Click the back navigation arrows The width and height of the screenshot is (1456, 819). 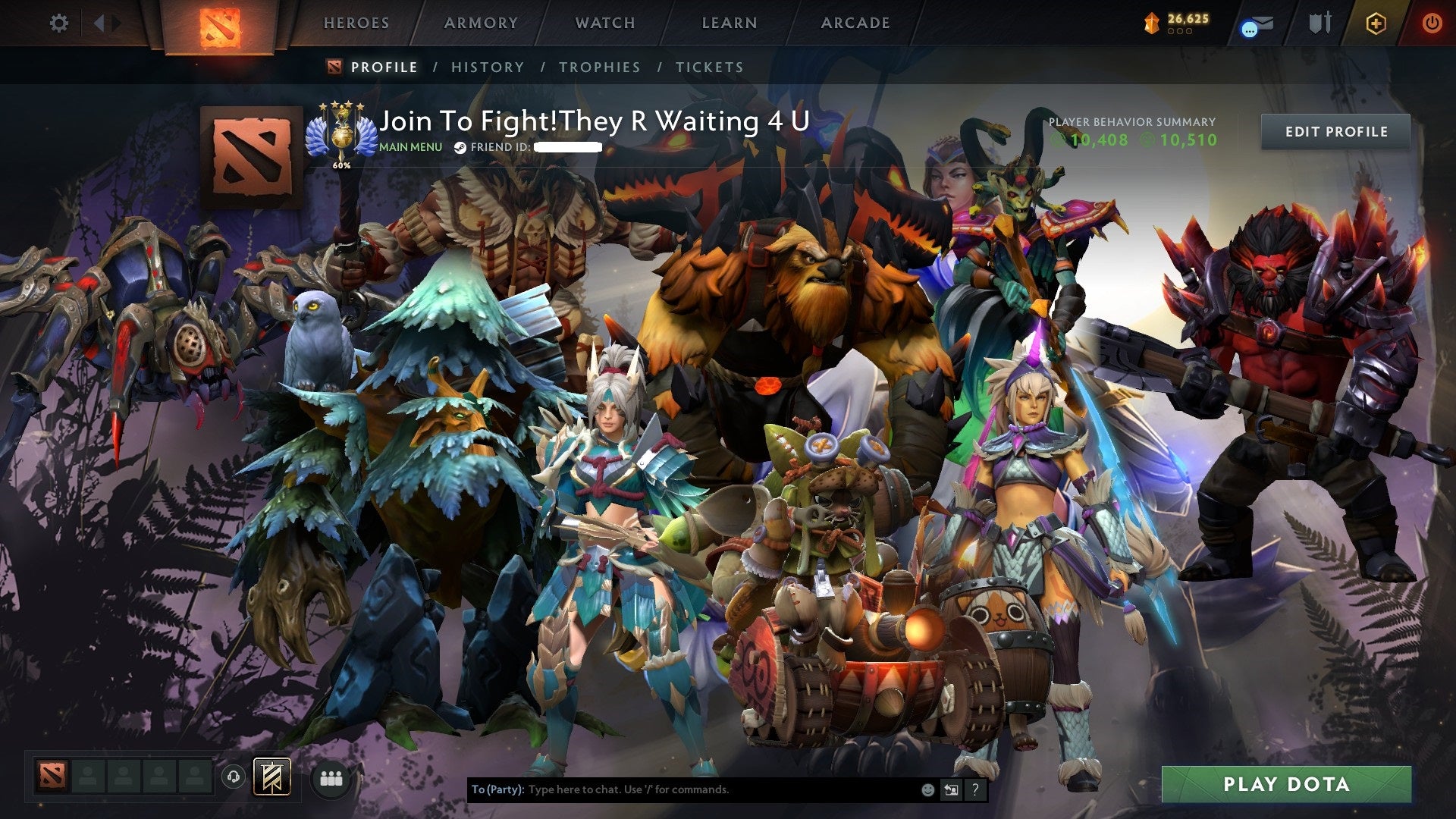[x=101, y=23]
